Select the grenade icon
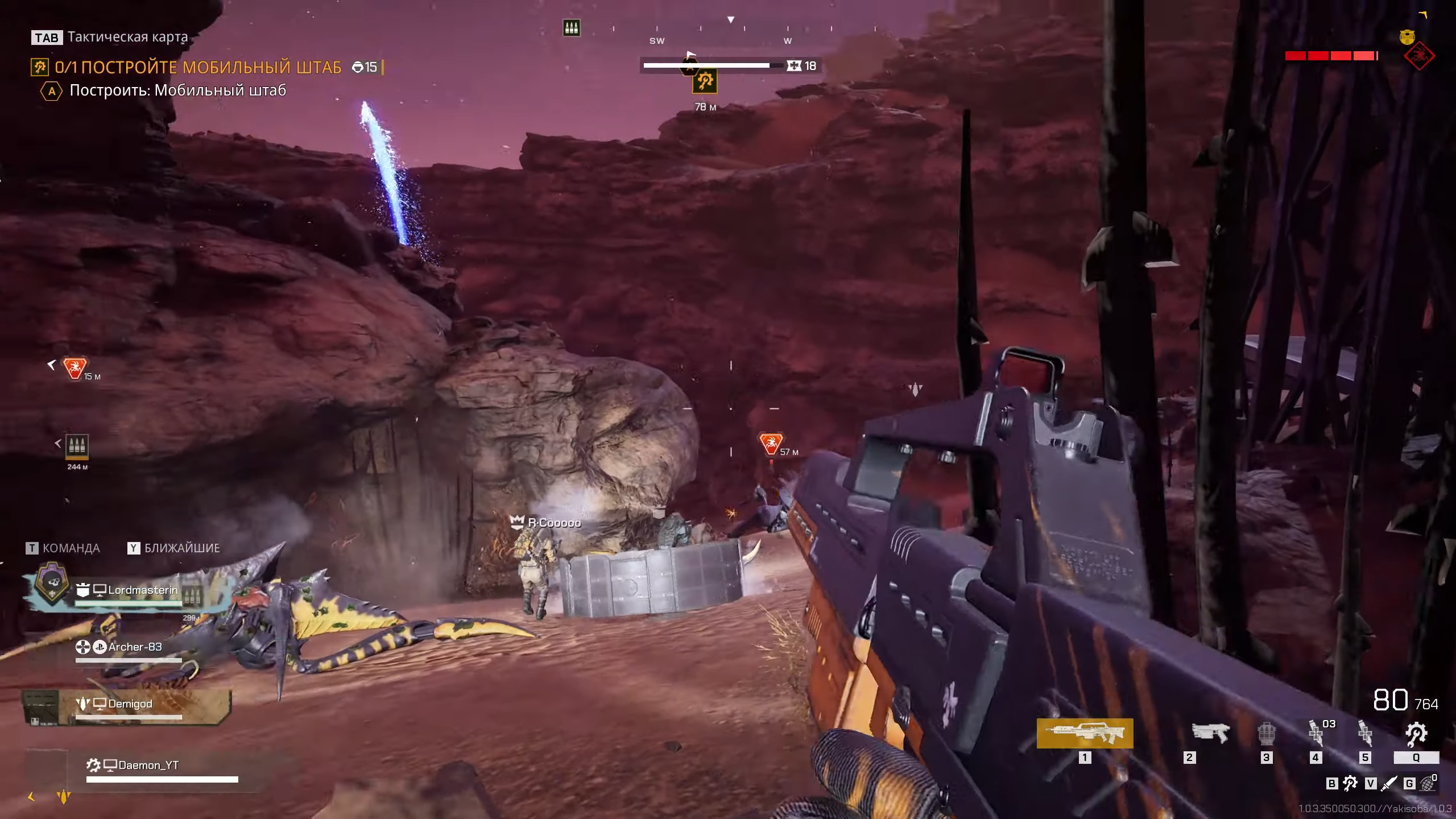The image size is (1456, 819). [1428, 784]
